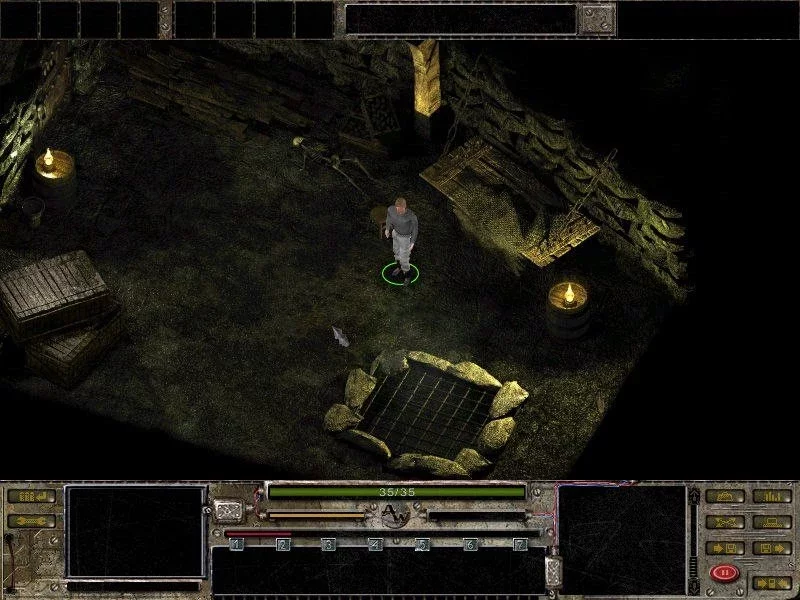800x600 pixels.
Task: Pick hotbar slot number 6
Action: 471,544
